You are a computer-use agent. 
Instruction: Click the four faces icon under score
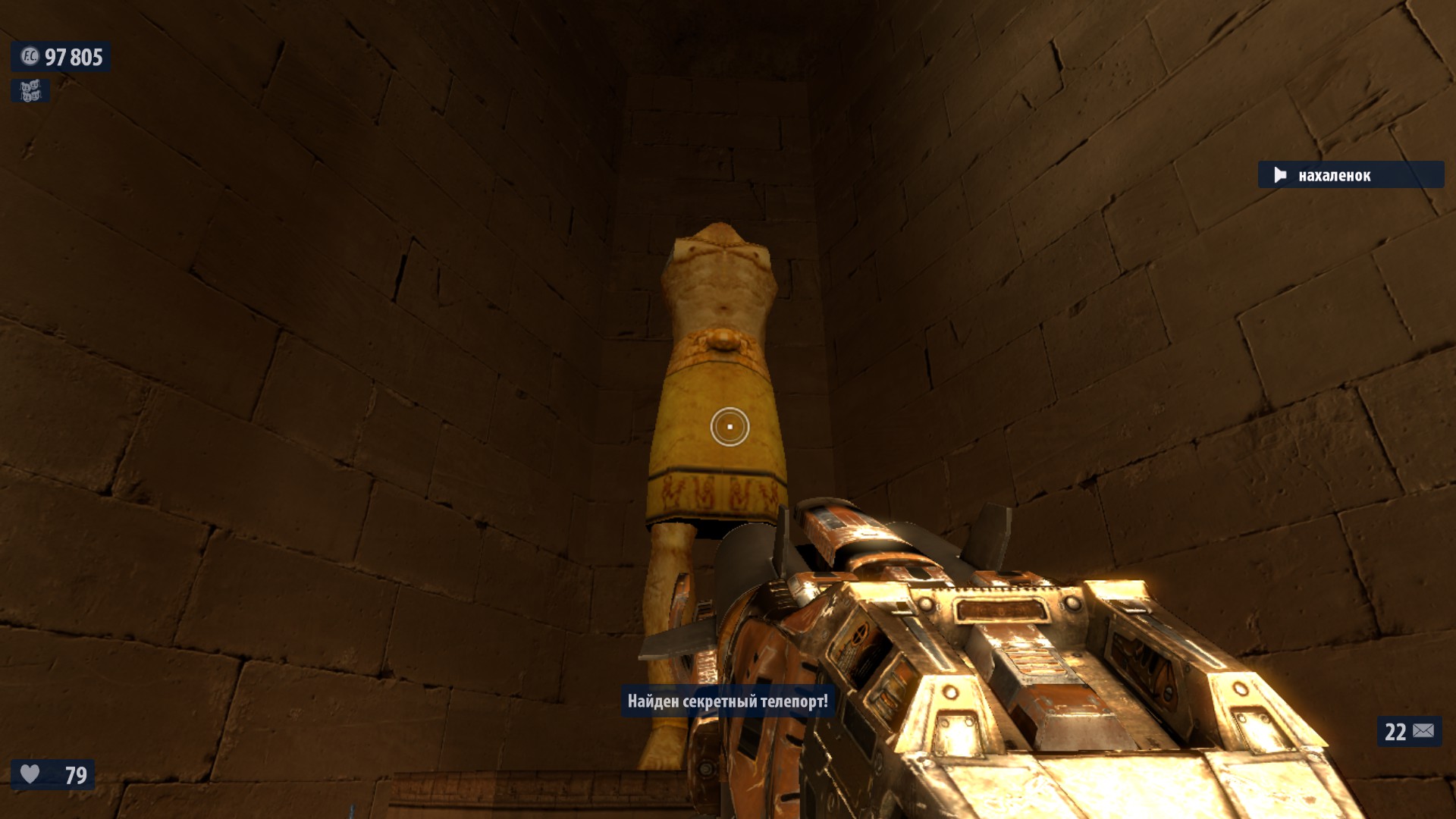pyautogui.click(x=30, y=92)
